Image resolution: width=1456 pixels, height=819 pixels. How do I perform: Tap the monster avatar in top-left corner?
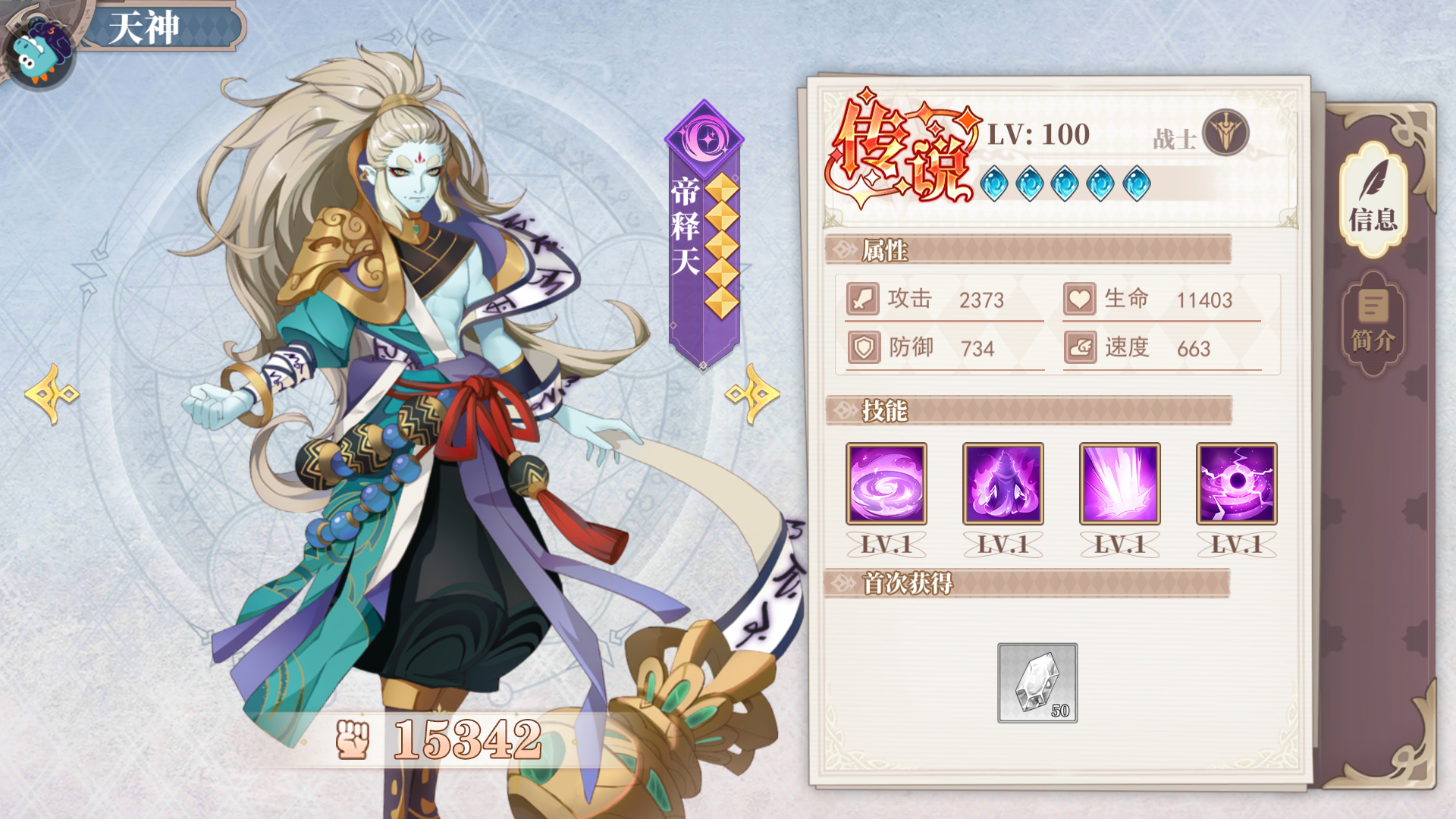(x=38, y=49)
